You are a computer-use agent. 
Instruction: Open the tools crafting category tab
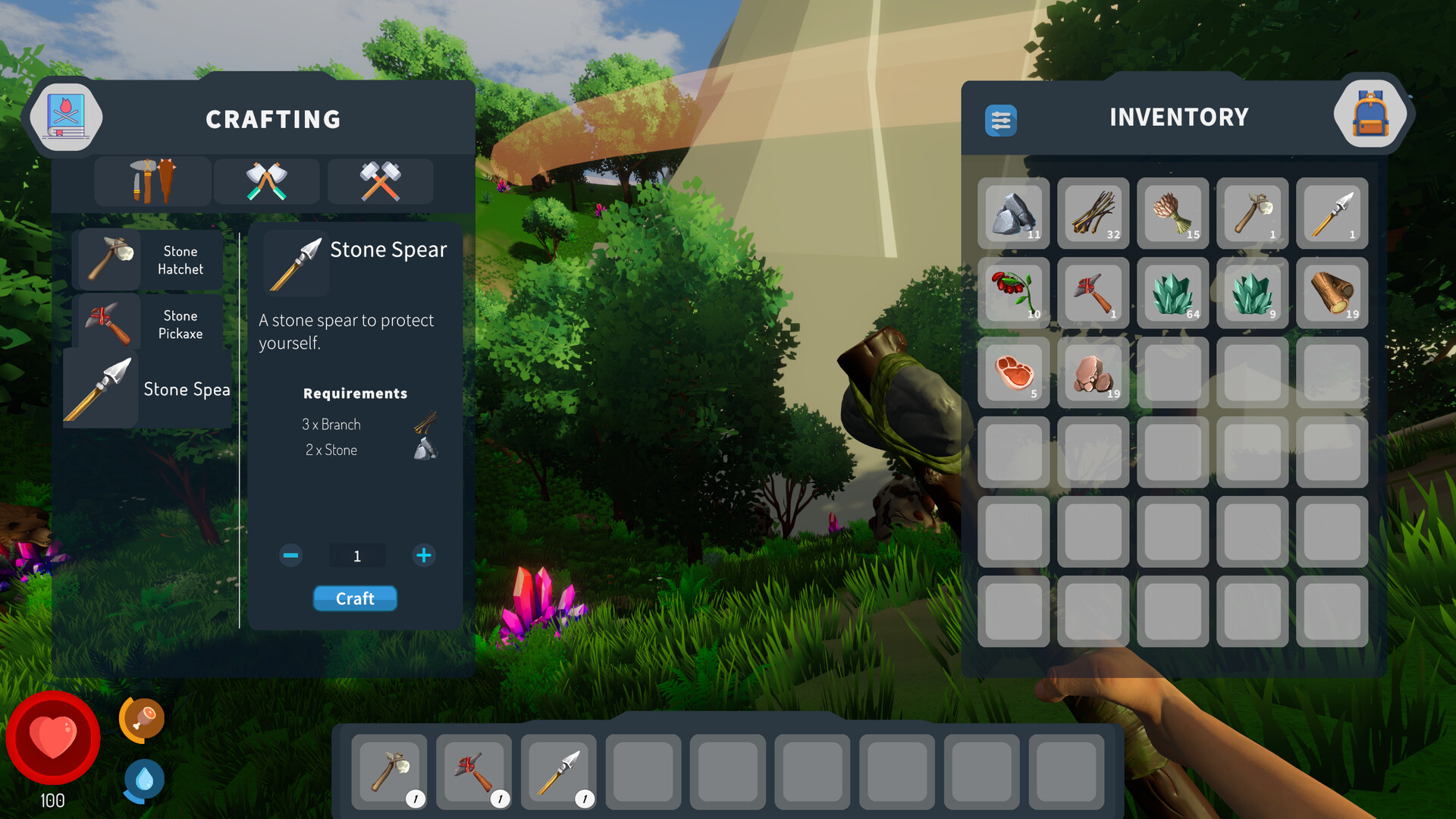pyautogui.click(x=152, y=181)
